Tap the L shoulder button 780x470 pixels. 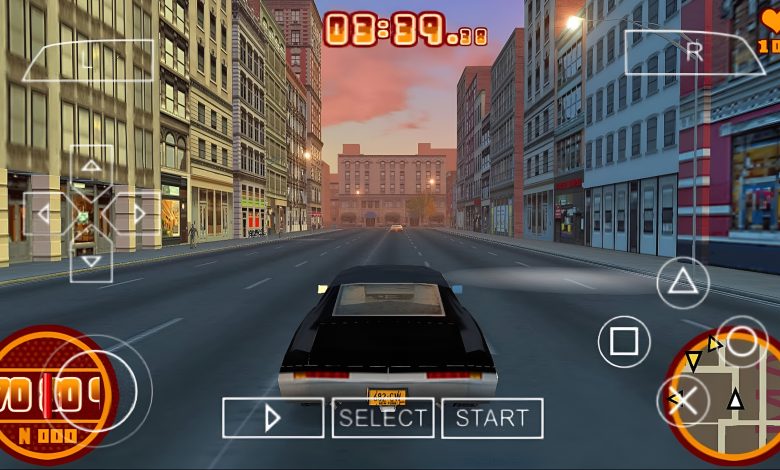(x=88, y=60)
